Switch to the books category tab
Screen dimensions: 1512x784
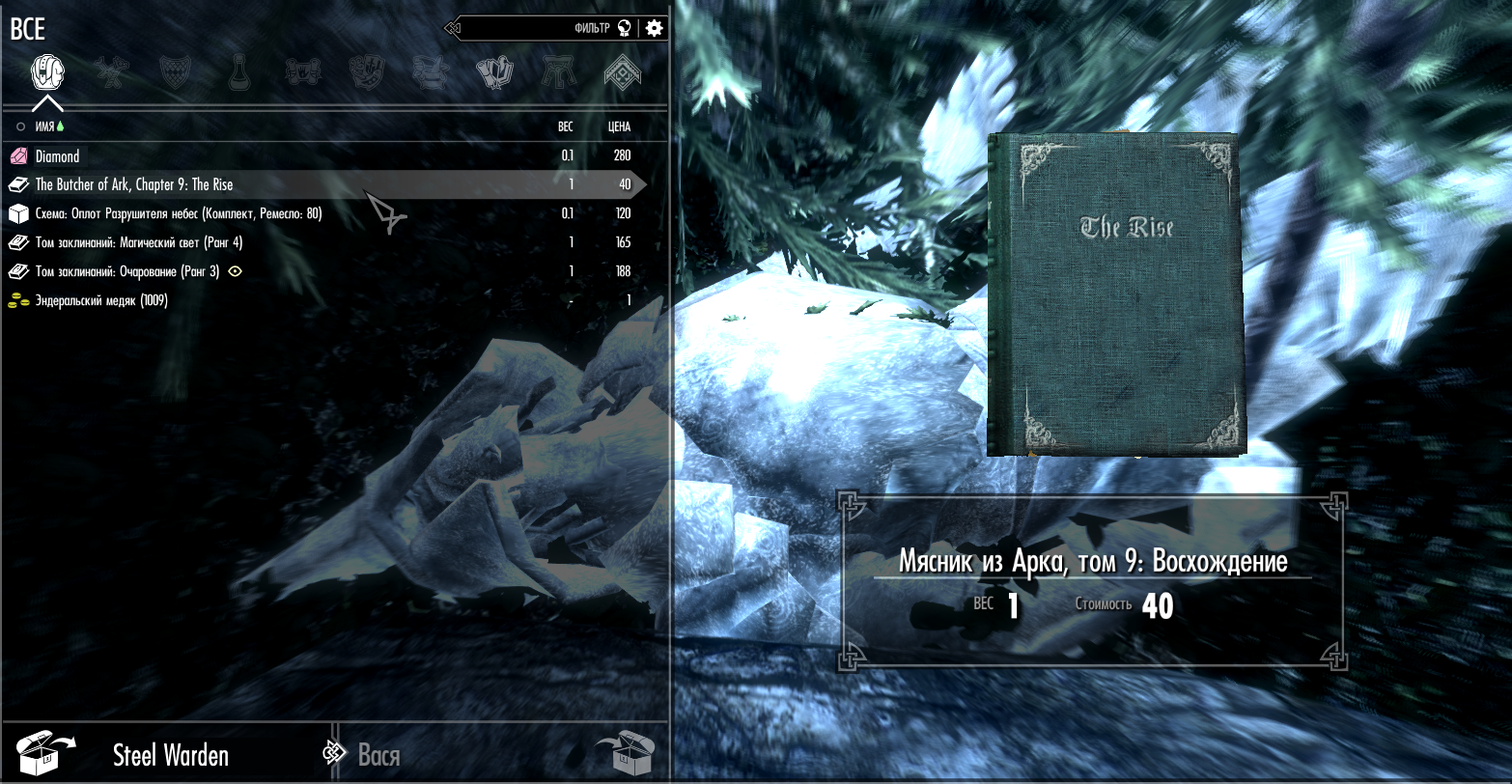tap(494, 71)
